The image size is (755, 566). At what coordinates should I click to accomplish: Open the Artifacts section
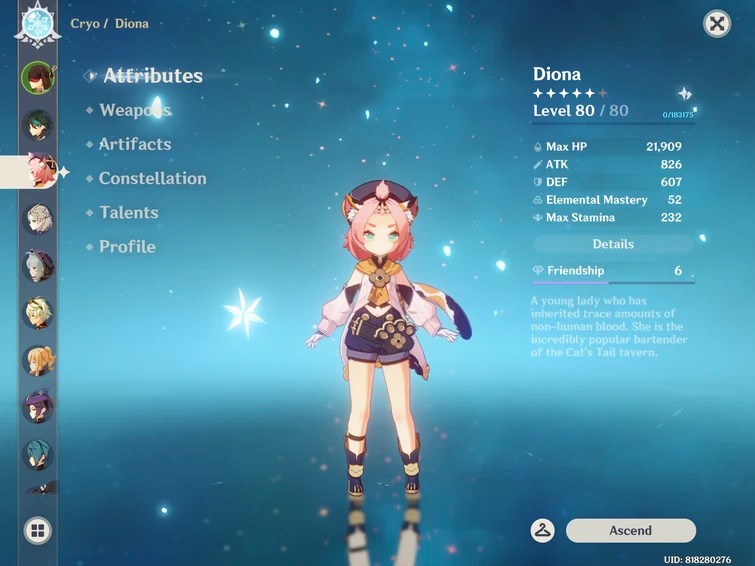(135, 144)
